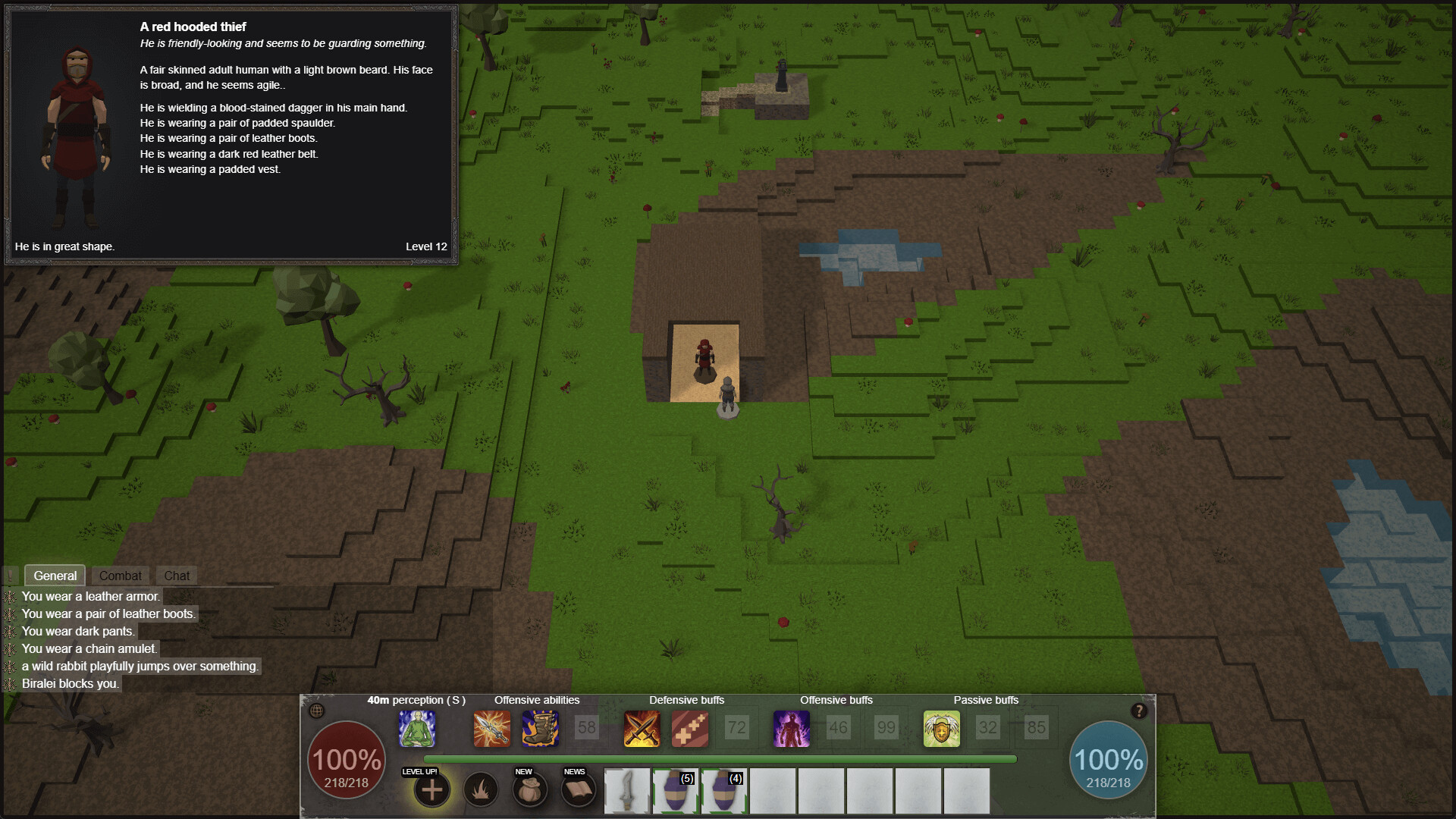The image size is (1456, 819).
Task: Cast the purple glowing figure offensive buff
Action: [791, 729]
